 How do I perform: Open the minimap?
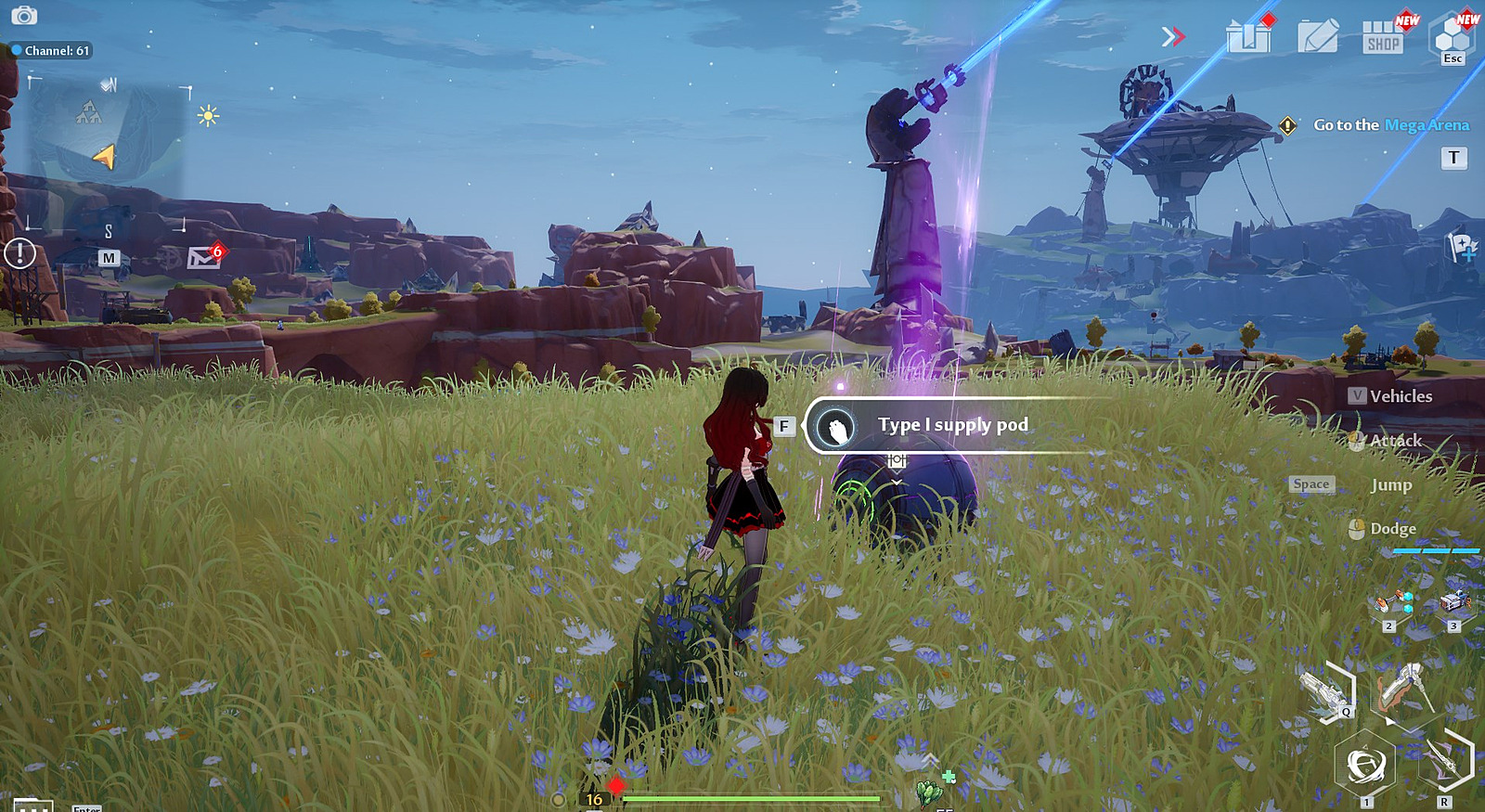click(x=107, y=148)
